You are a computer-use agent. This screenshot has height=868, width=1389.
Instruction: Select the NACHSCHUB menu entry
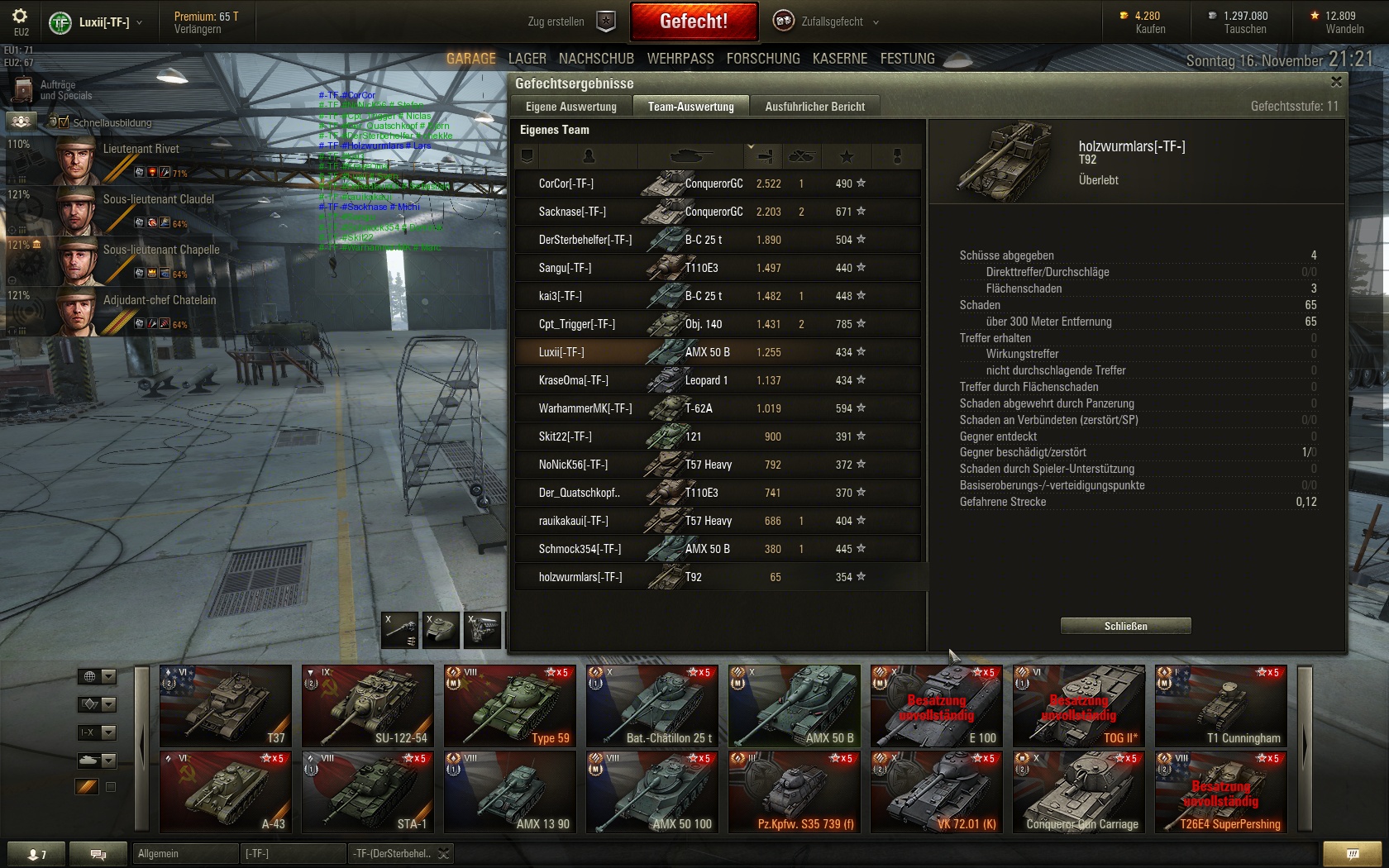[x=596, y=59]
